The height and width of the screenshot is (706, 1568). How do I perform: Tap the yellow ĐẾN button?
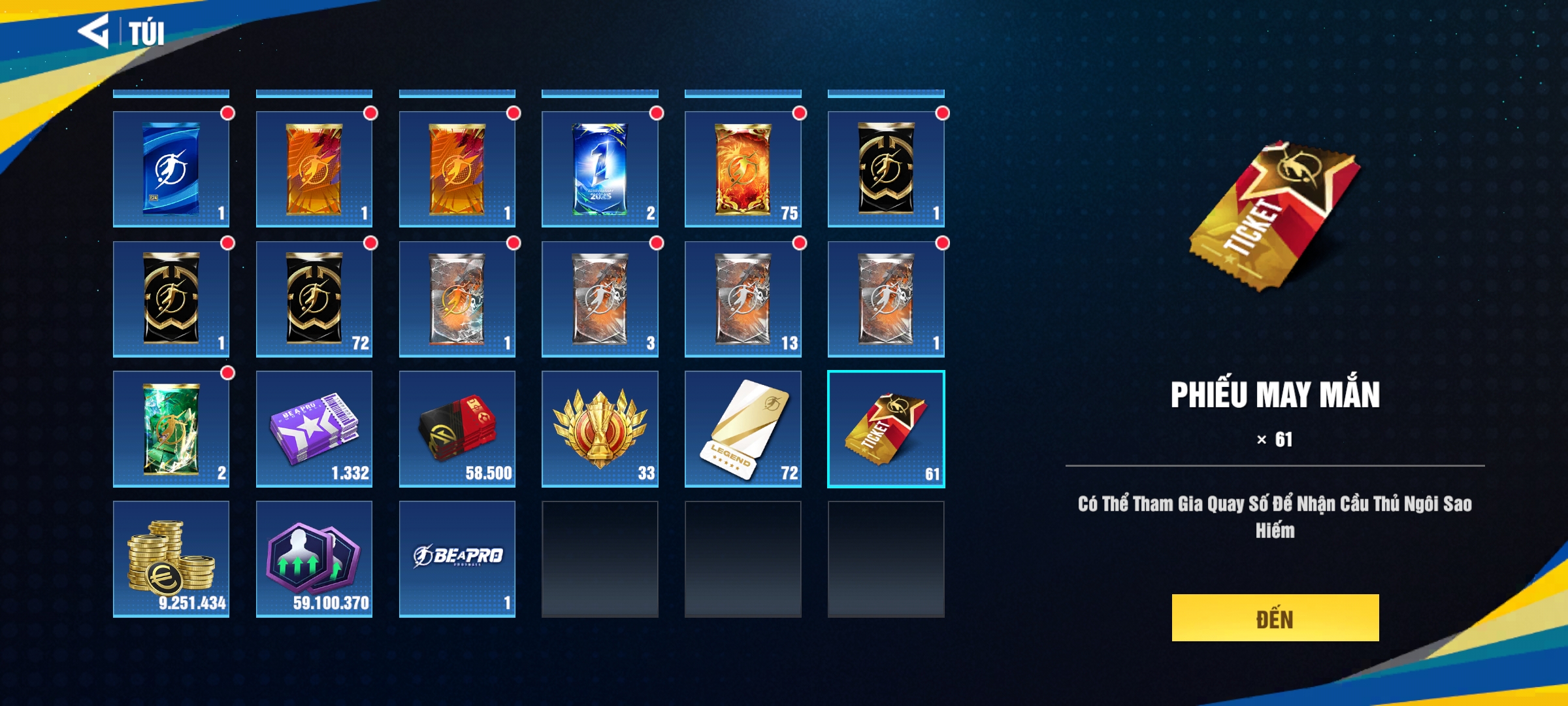pyautogui.click(x=1275, y=618)
